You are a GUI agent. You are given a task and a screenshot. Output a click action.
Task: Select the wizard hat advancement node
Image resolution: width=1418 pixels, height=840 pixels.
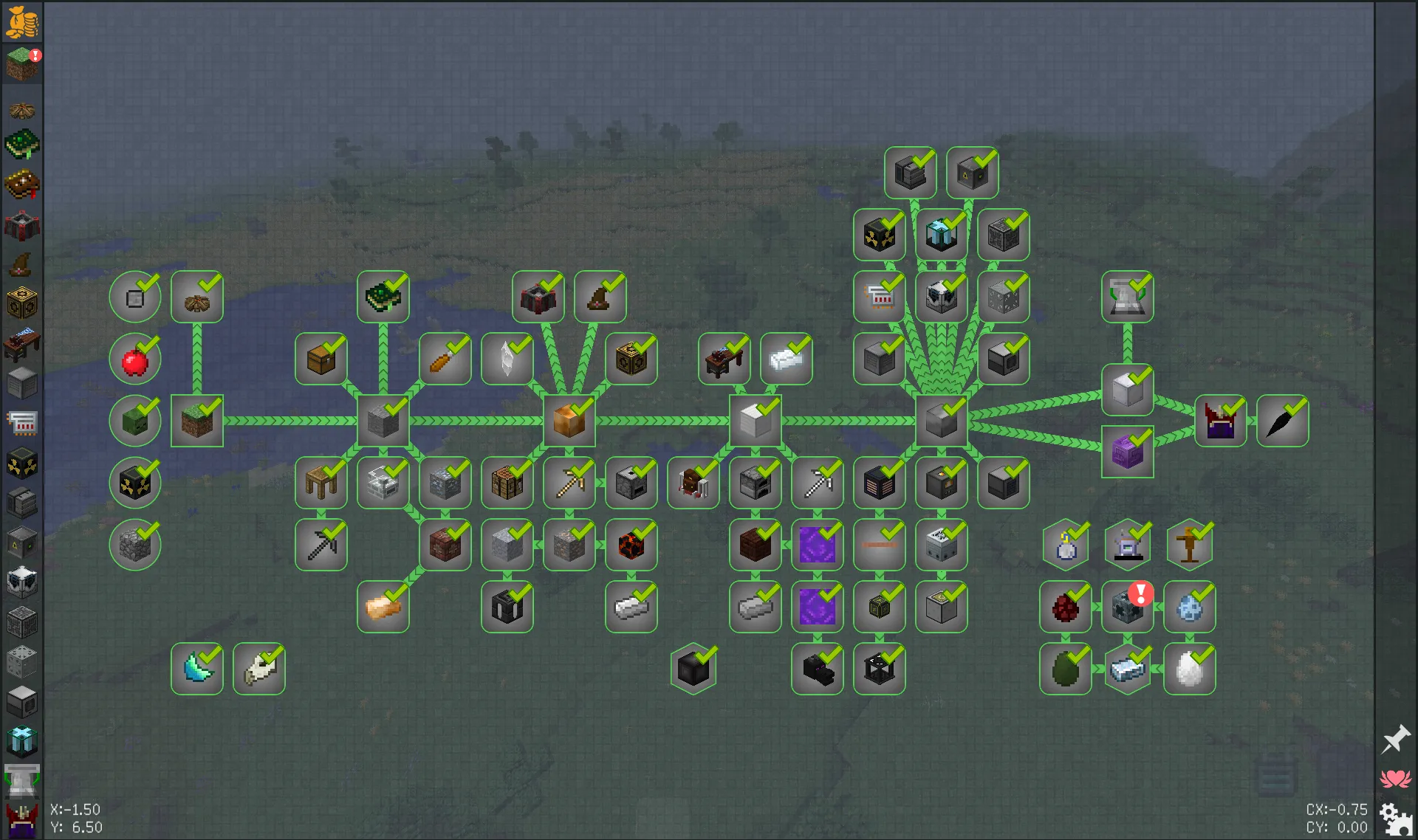[x=600, y=296]
